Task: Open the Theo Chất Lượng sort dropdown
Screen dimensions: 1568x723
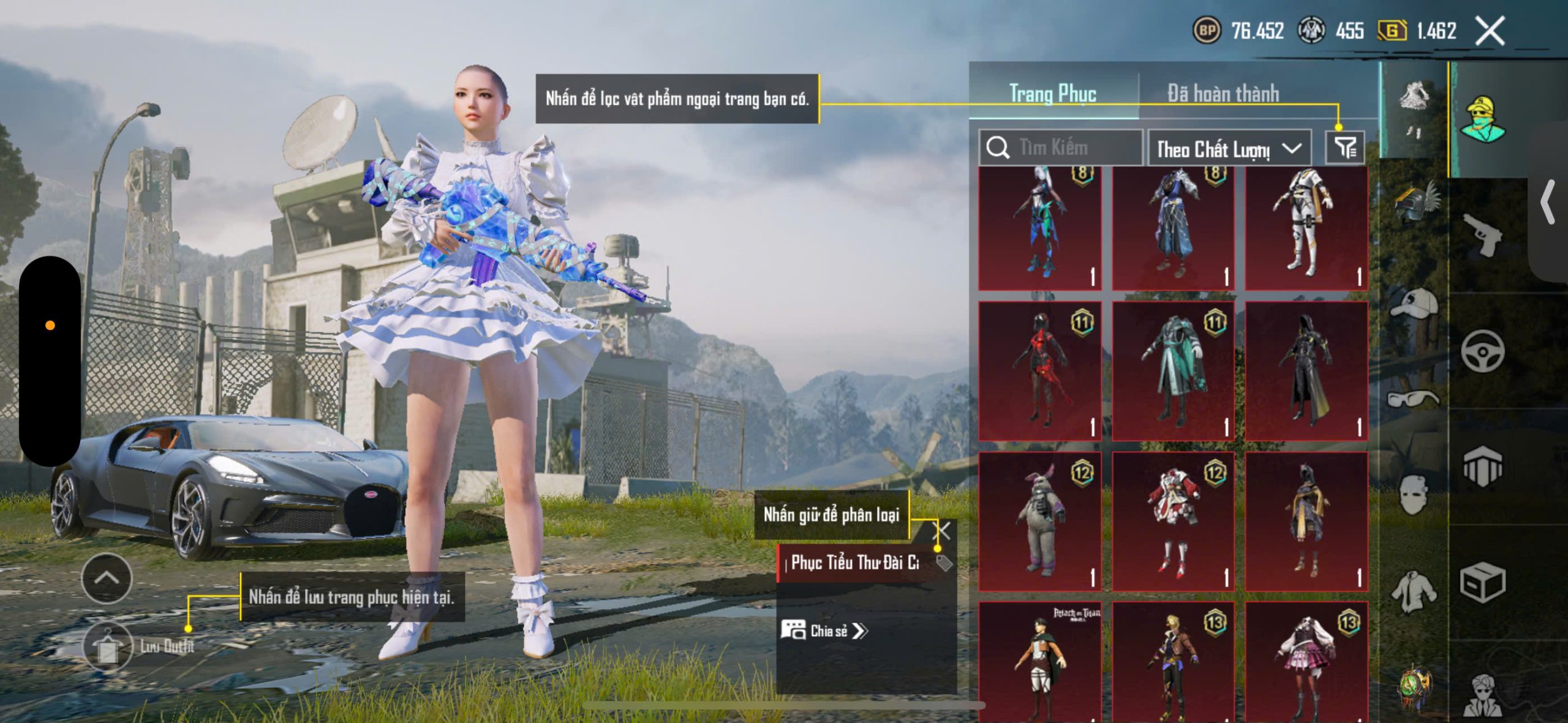Action: click(x=1229, y=149)
